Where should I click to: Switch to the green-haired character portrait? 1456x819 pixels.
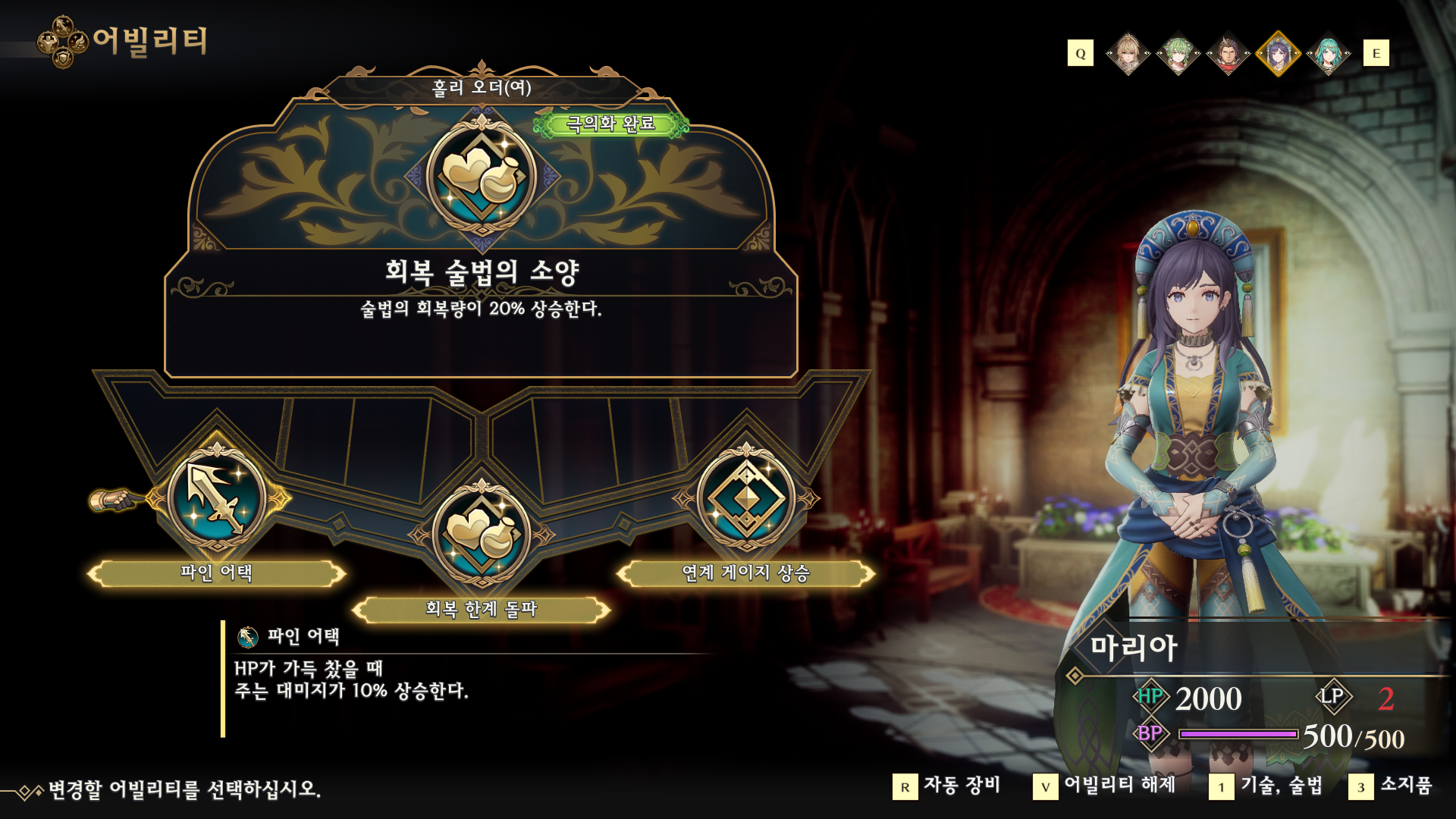(1178, 54)
